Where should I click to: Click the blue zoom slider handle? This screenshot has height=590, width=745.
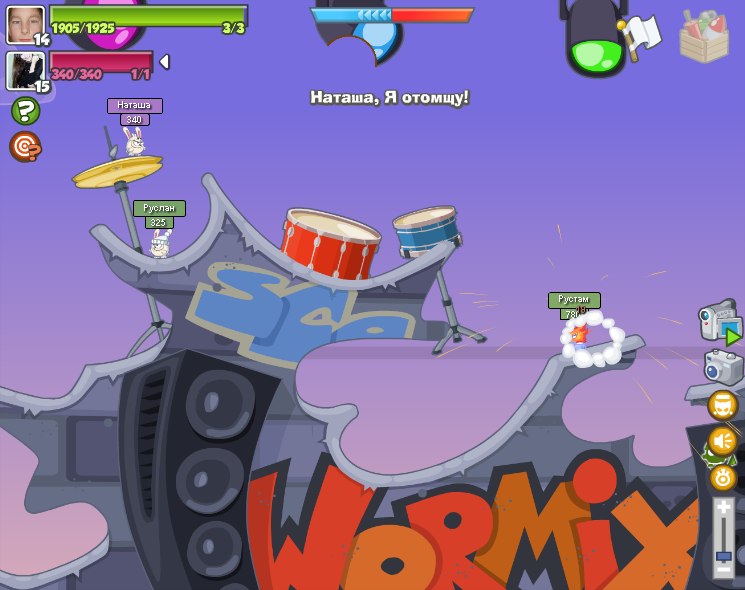723,555
